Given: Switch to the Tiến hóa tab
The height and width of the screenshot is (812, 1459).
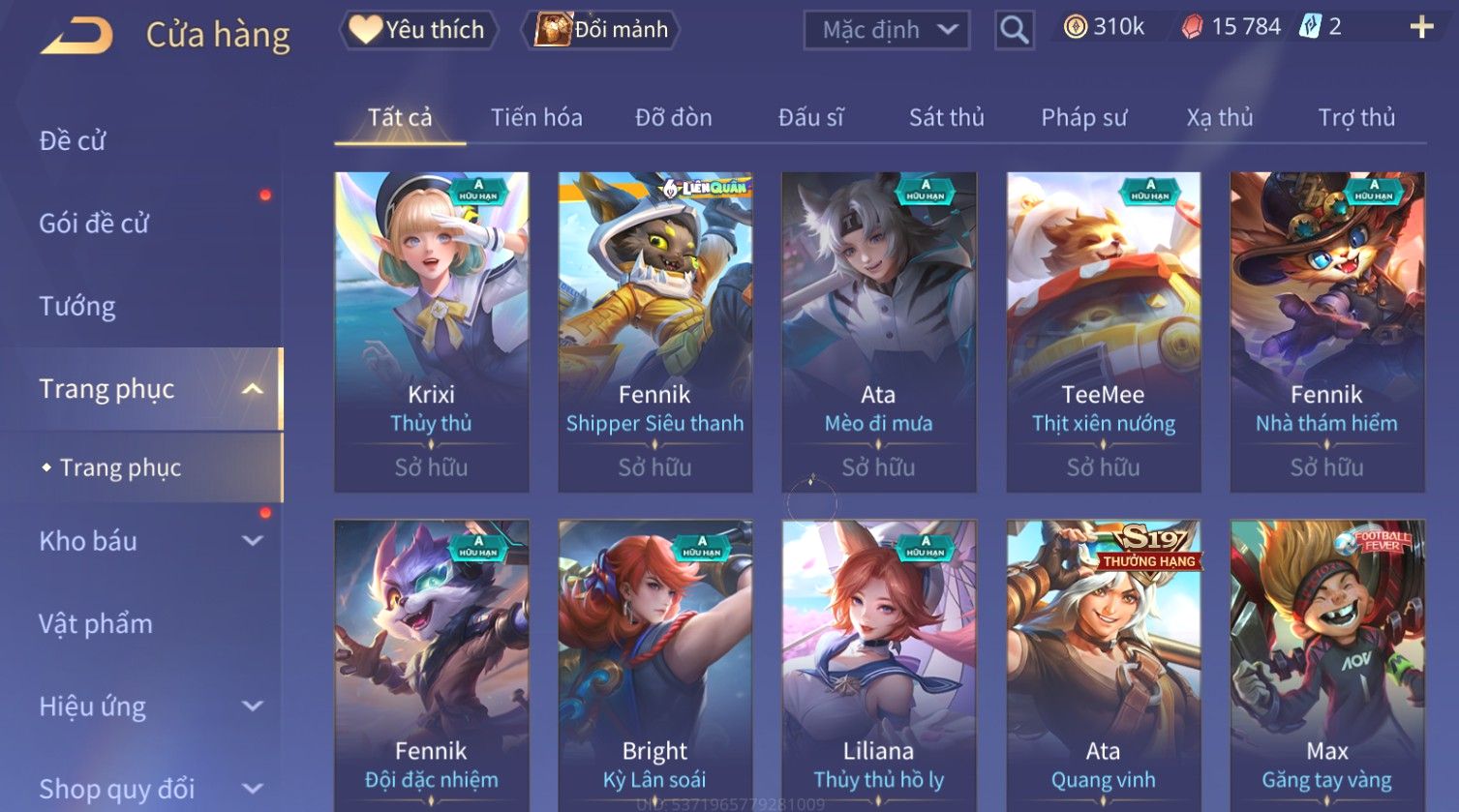Looking at the screenshot, I should click(x=536, y=118).
